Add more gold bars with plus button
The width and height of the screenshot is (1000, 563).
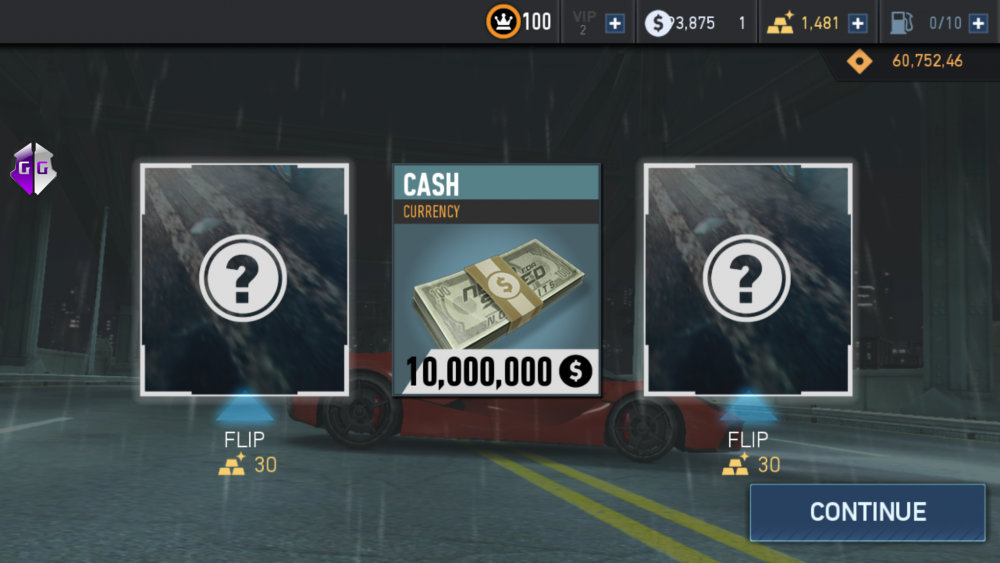pyautogui.click(x=857, y=23)
